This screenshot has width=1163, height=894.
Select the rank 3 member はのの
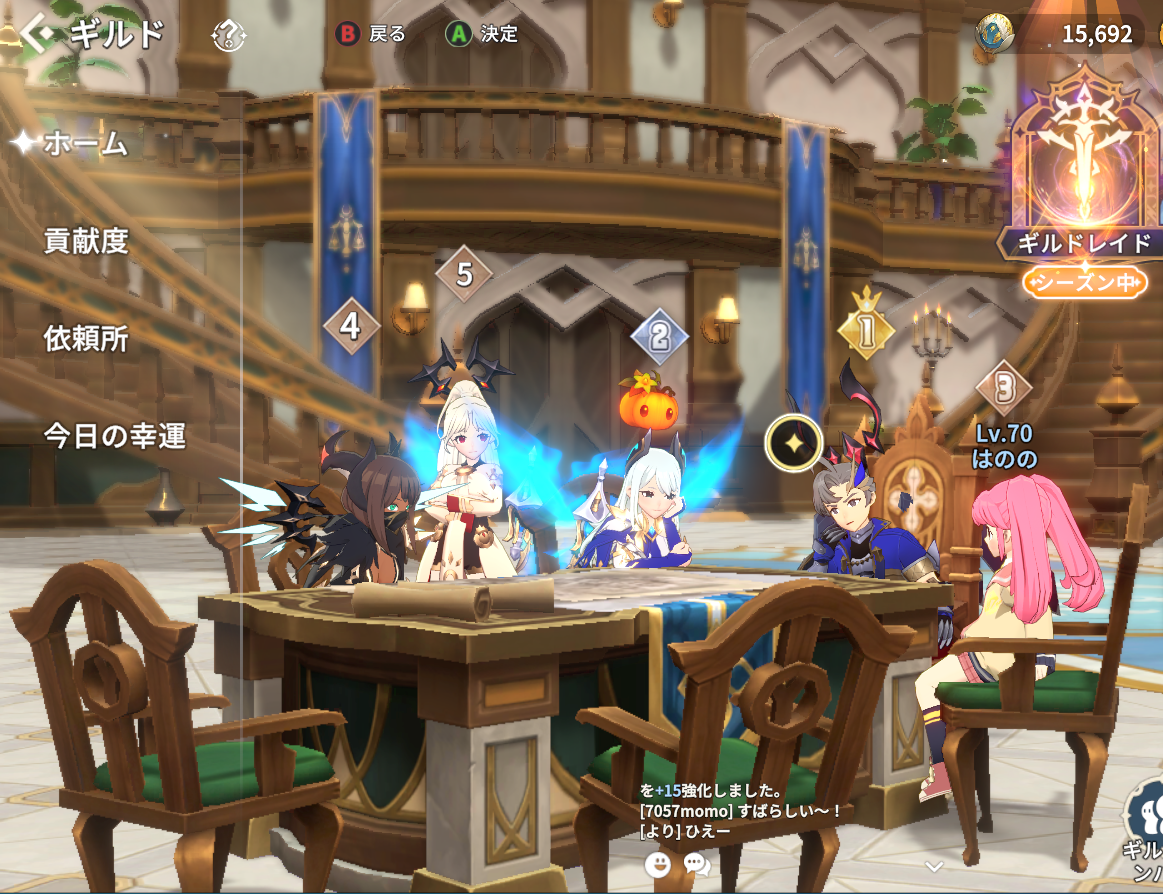(1003, 388)
